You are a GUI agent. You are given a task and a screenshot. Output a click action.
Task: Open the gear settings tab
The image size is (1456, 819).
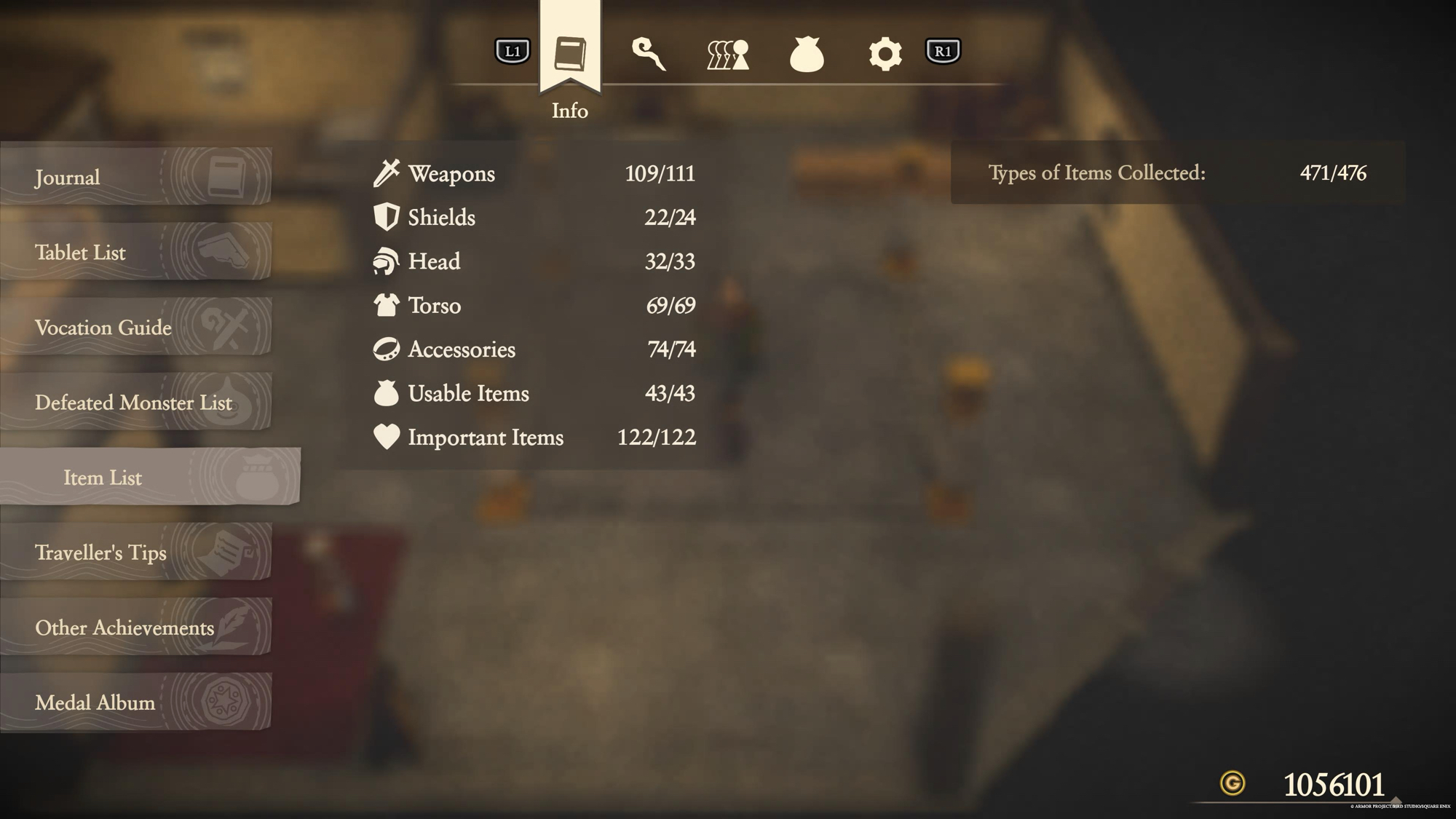pyautogui.click(x=885, y=54)
